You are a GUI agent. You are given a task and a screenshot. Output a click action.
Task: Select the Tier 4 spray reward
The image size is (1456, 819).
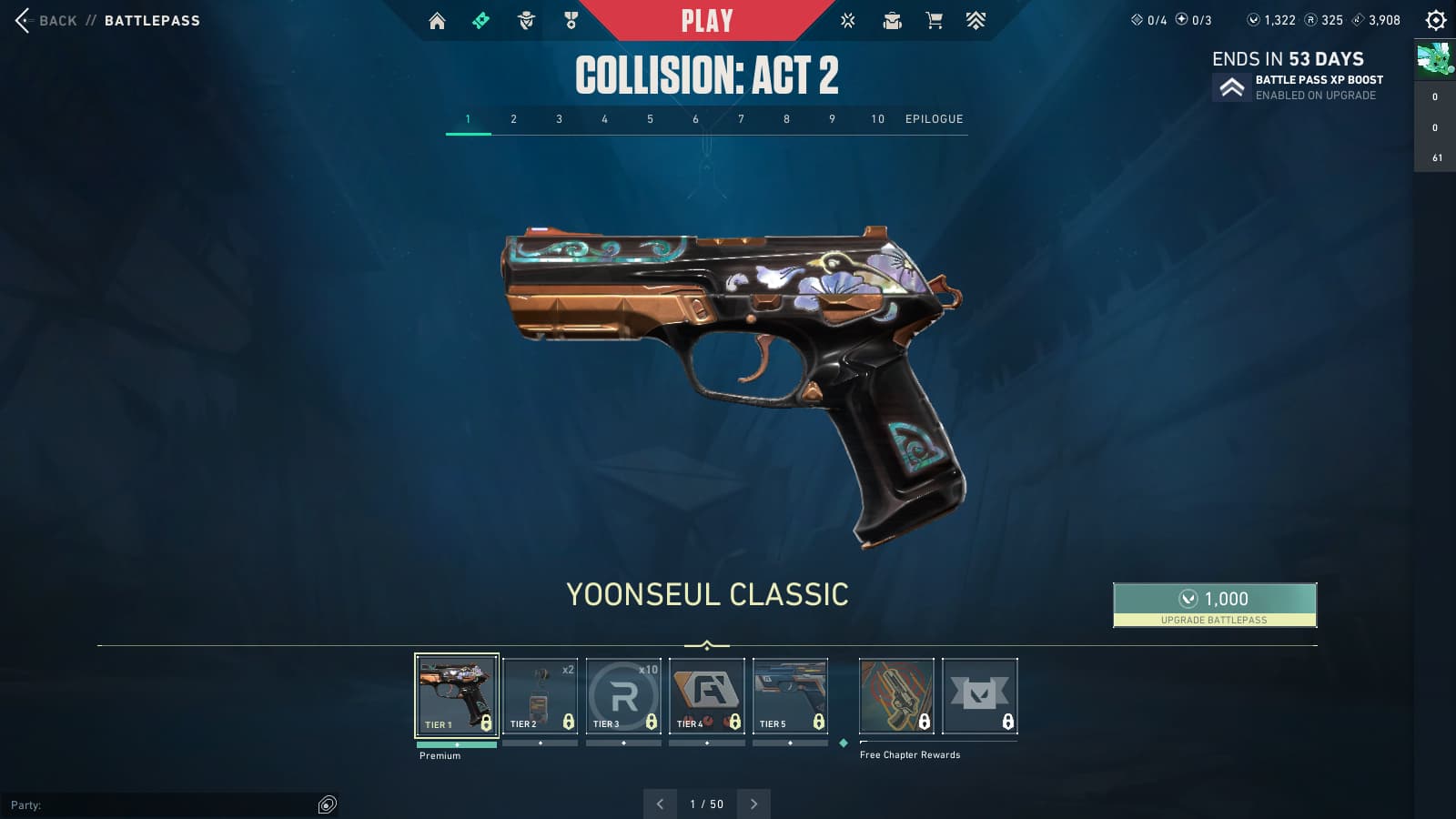(x=707, y=695)
